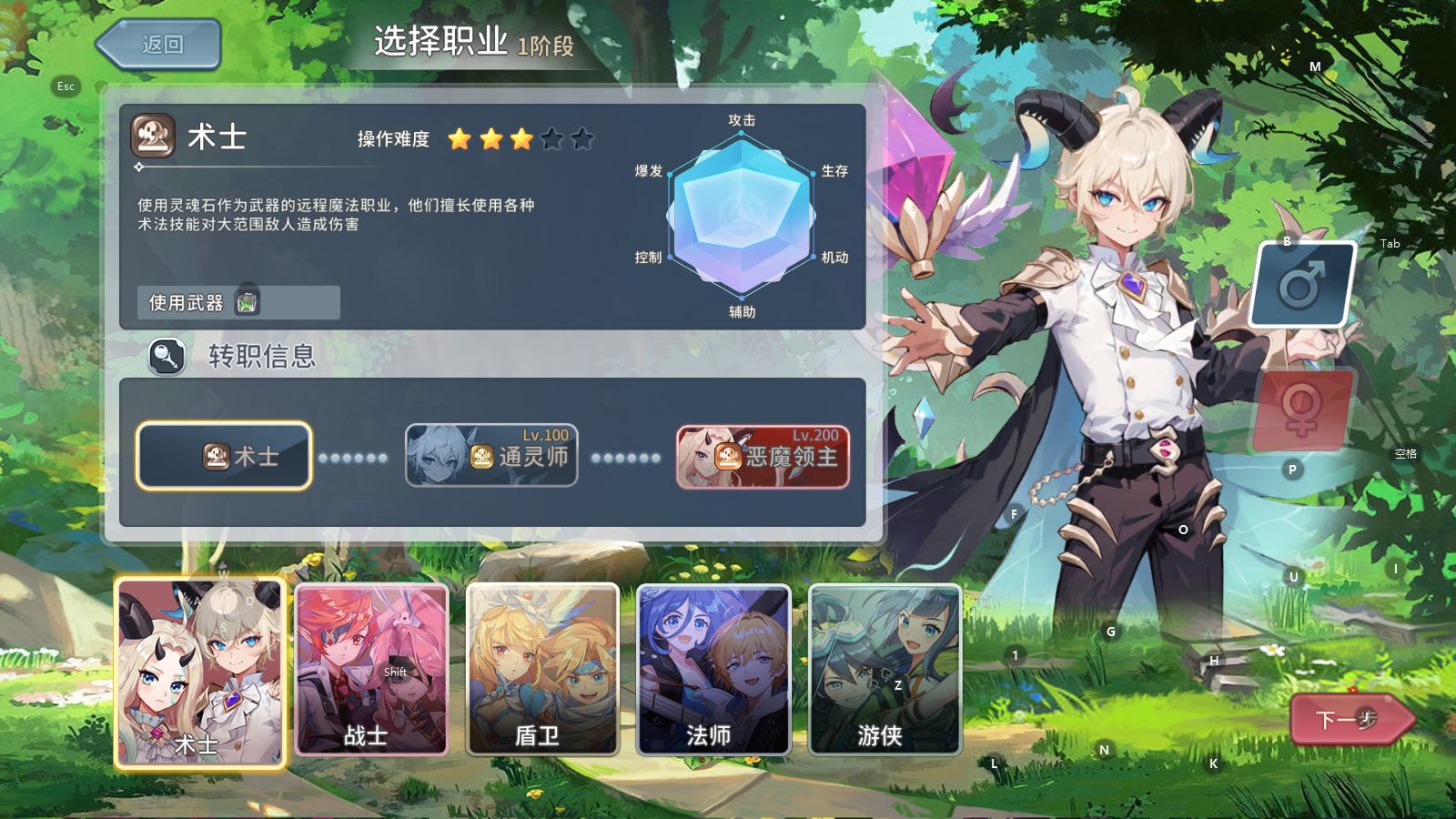This screenshot has height=819, width=1456.
Task: Click the 选择职业 1阶段 title
Action: 473,41
